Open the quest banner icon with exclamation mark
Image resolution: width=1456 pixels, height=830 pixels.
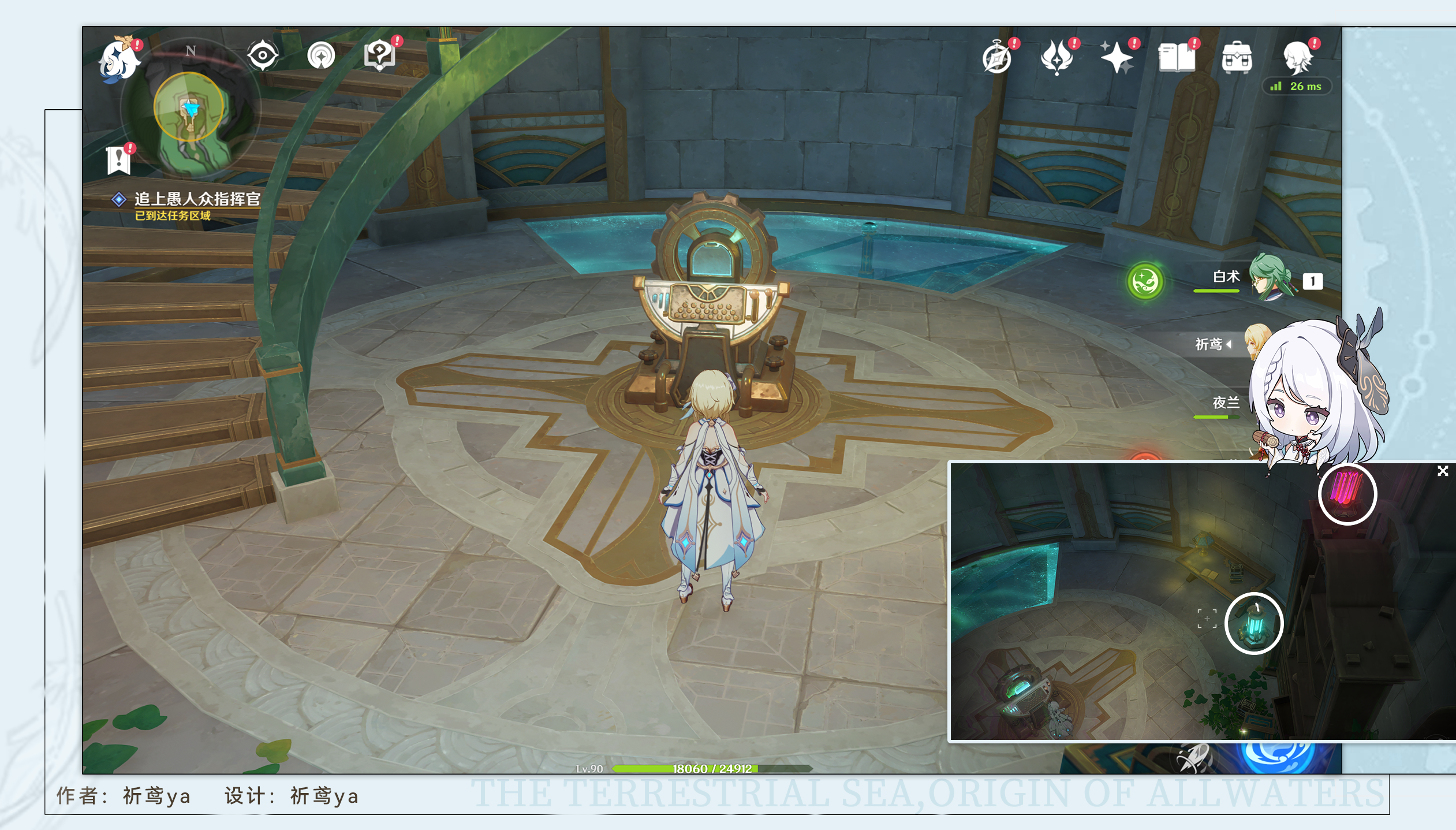[119, 159]
